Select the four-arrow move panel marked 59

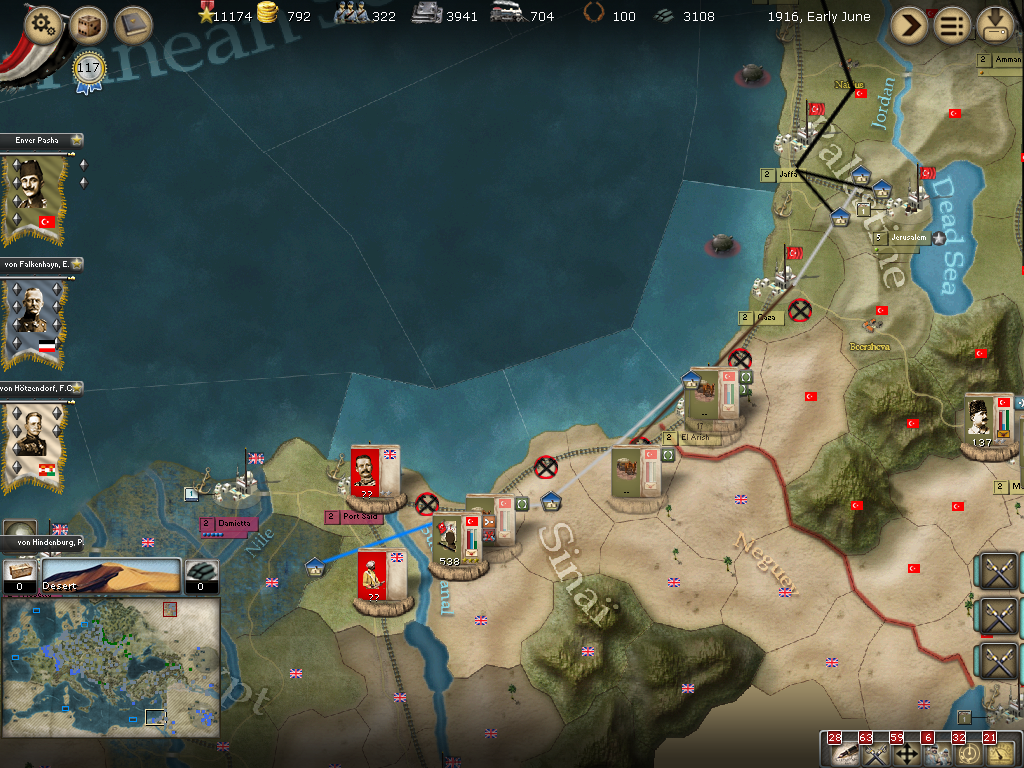click(x=906, y=752)
